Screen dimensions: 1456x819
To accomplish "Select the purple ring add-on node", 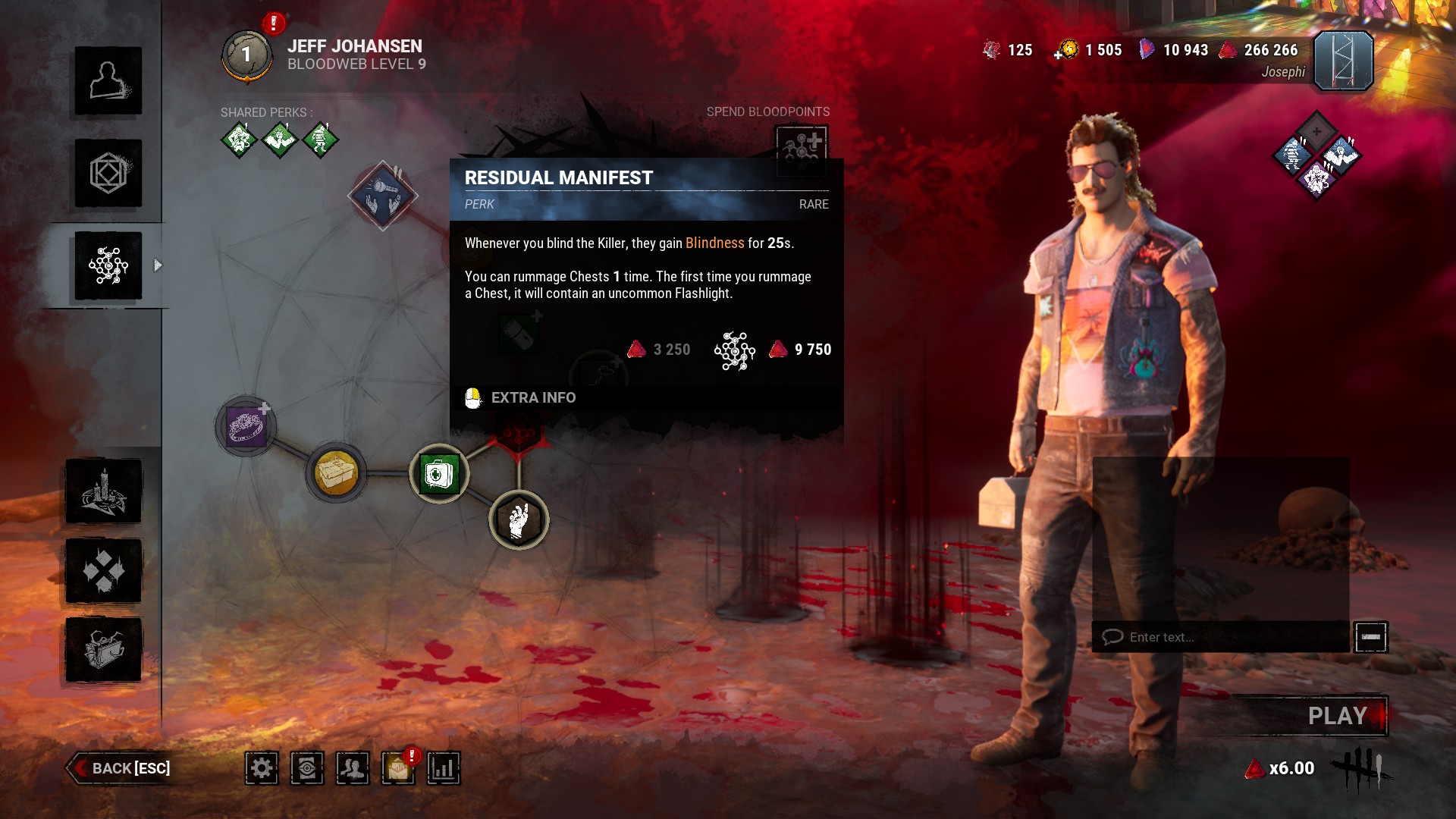I will (246, 426).
